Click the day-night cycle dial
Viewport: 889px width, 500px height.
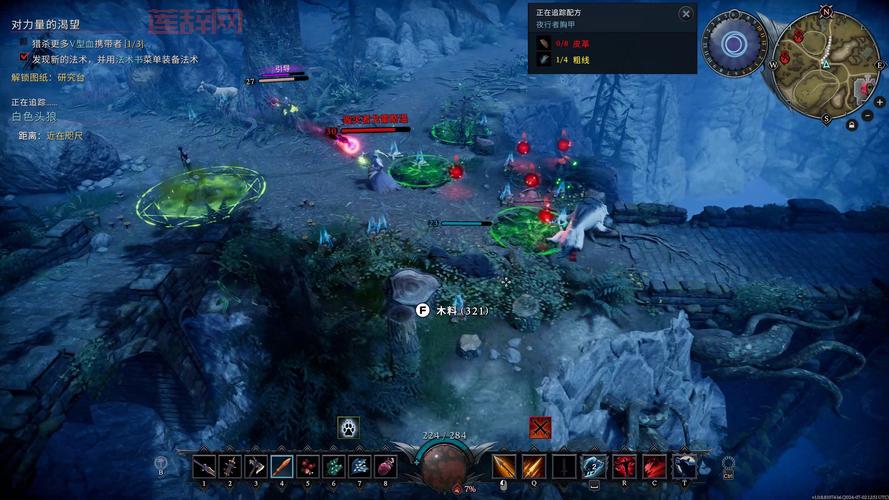tap(735, 43)
